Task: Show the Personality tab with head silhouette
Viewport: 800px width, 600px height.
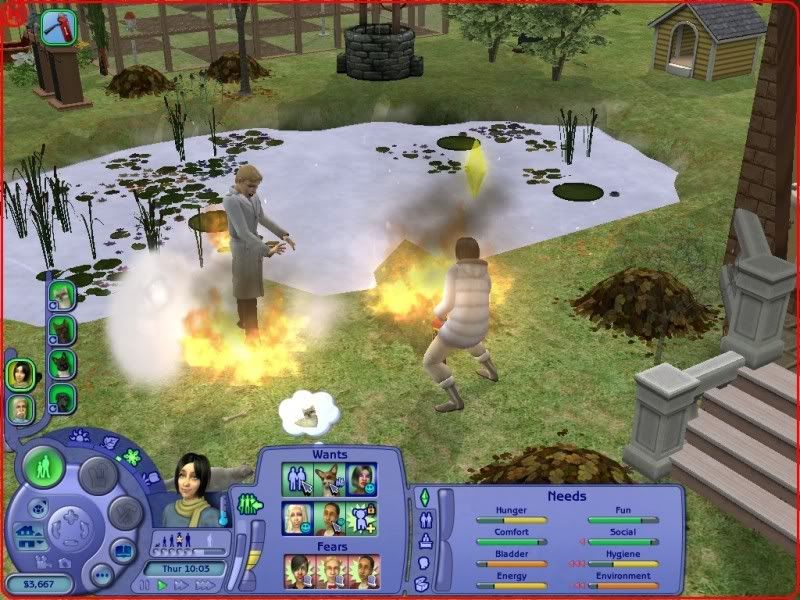Action: 423,562
